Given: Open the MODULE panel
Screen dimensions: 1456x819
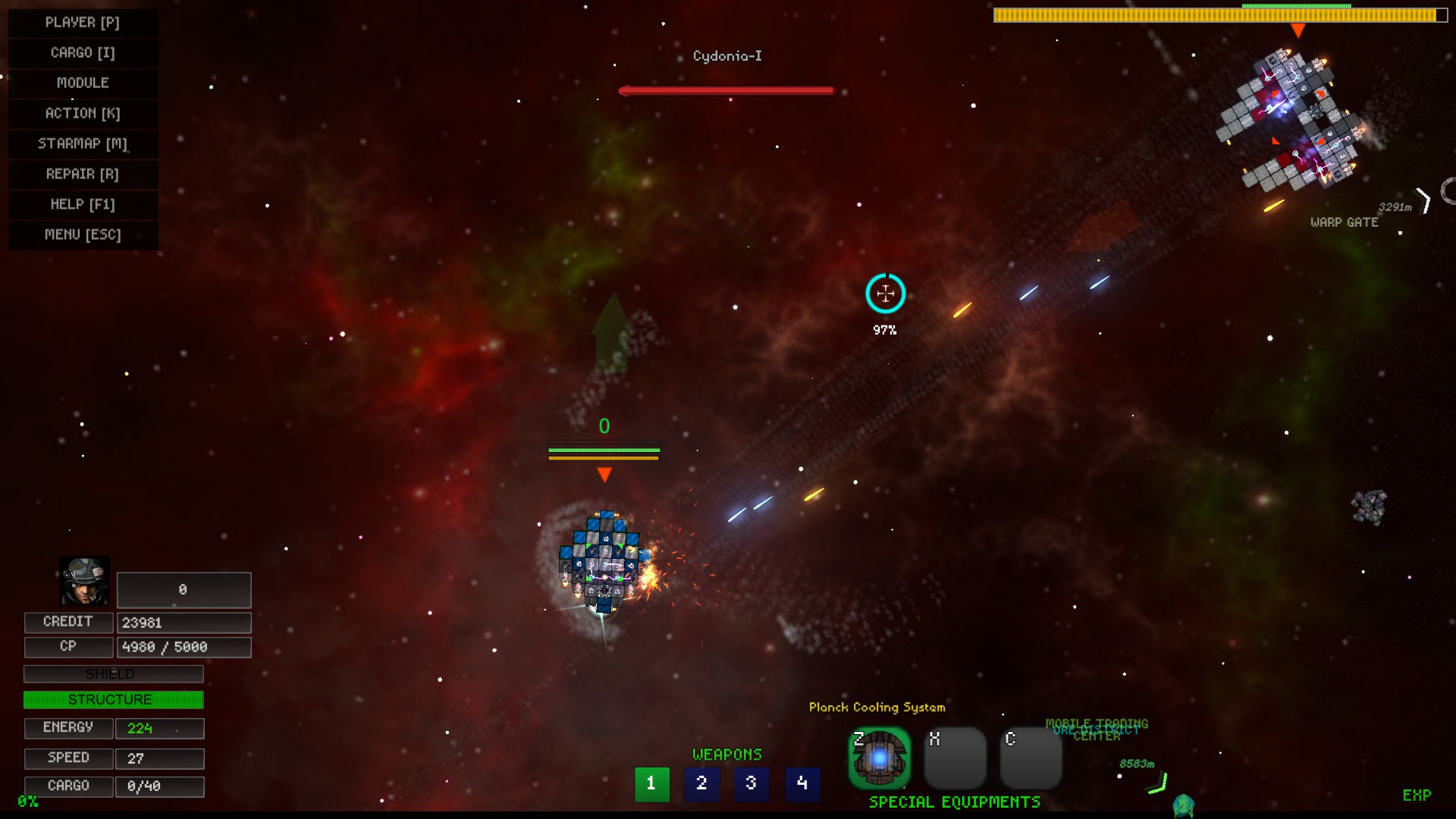Looking at the screenshot, I should (x=83, y=83).
